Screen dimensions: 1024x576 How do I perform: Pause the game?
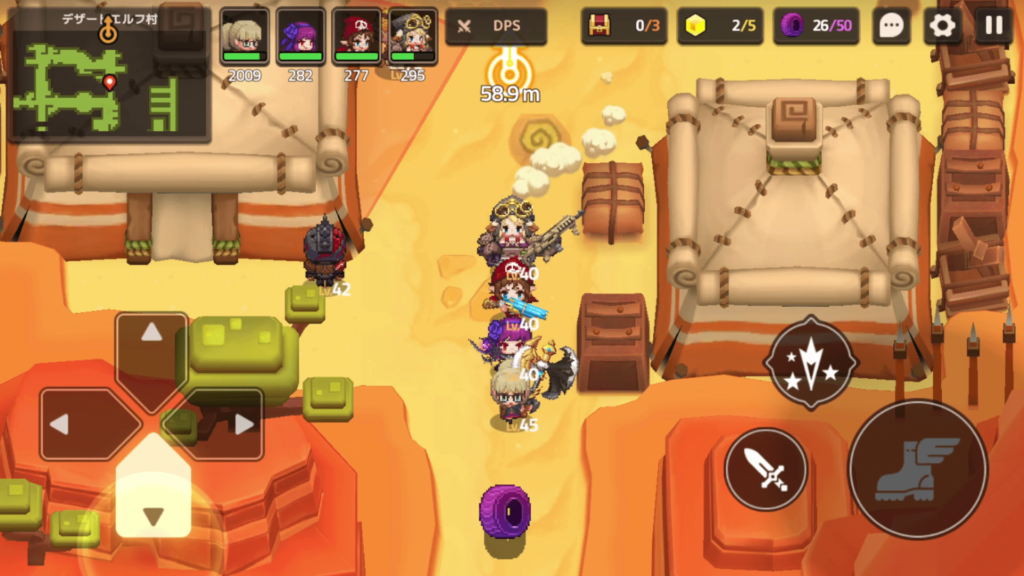[x=993, y=26]
